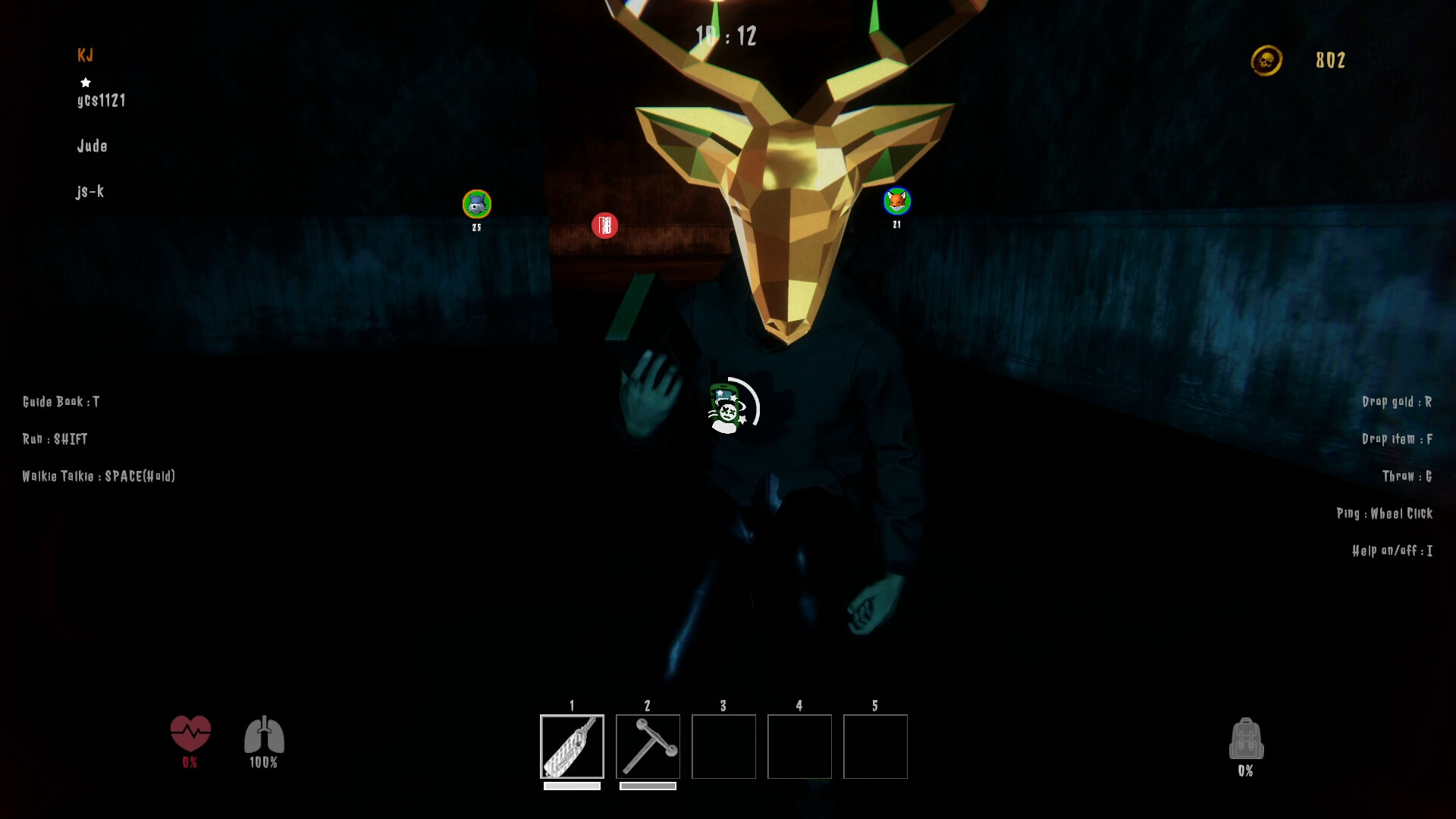Select the flashlight in hotbar slot 1
The image size is (1456, 819).
pos(572,747)
